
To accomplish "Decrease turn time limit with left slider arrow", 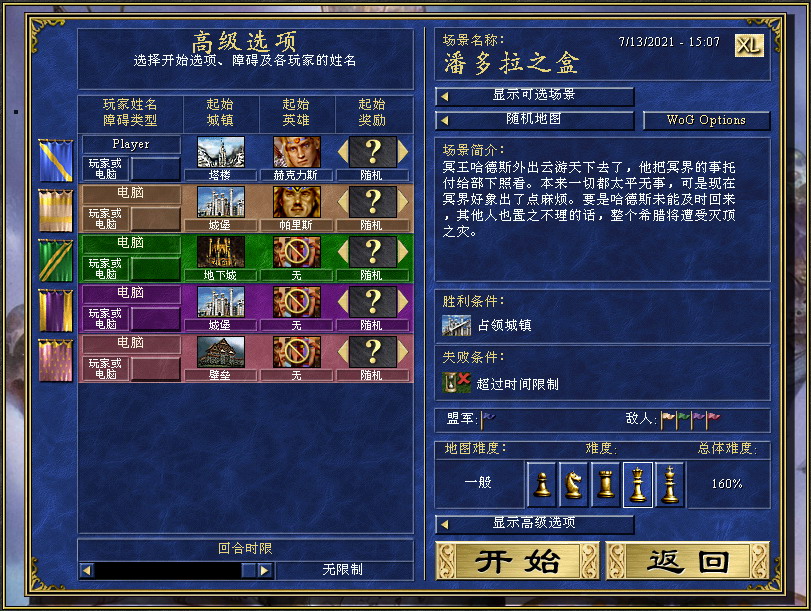I will [87, 570].
